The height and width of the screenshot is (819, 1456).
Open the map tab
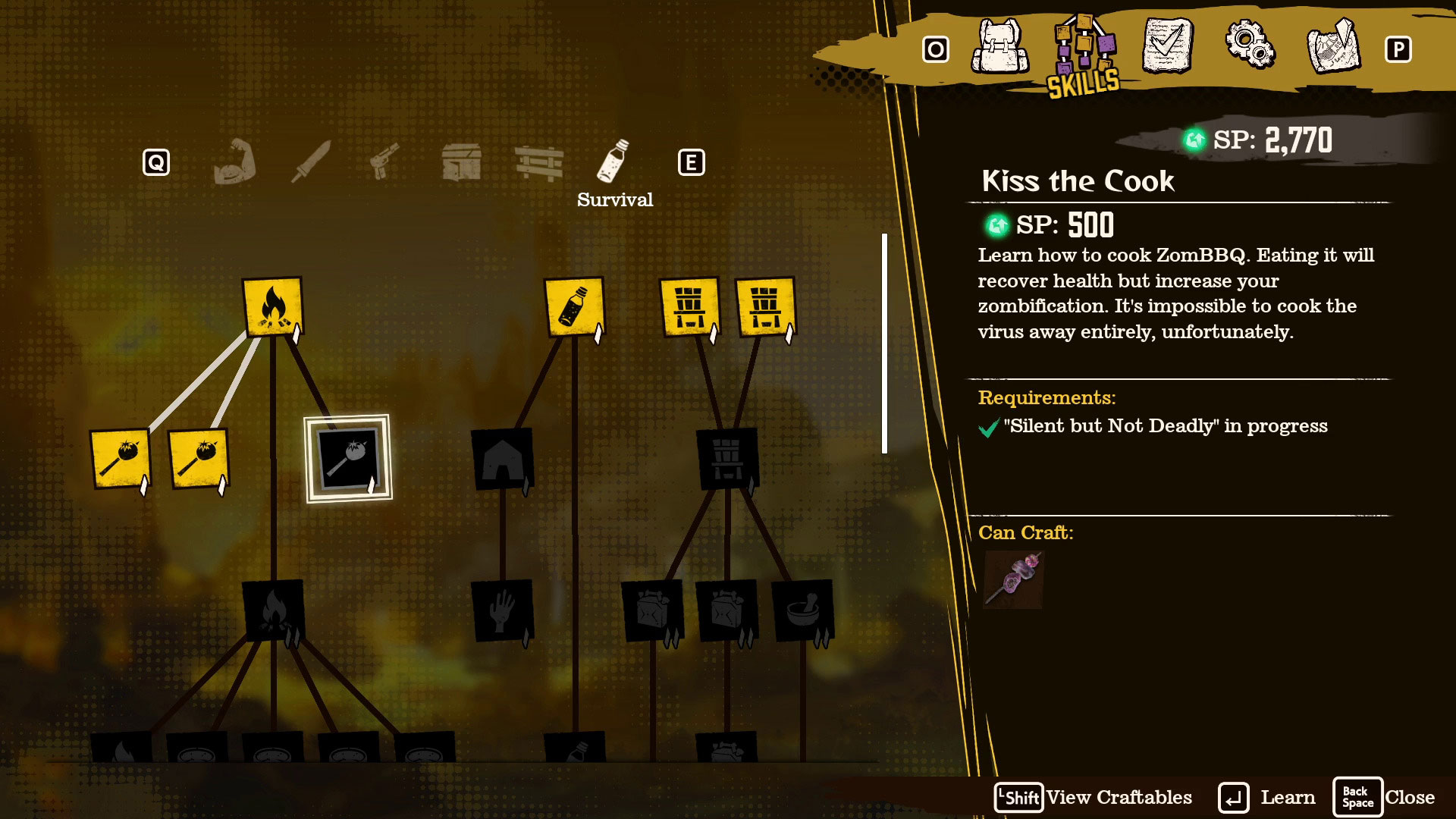(x=1333, y=47)
